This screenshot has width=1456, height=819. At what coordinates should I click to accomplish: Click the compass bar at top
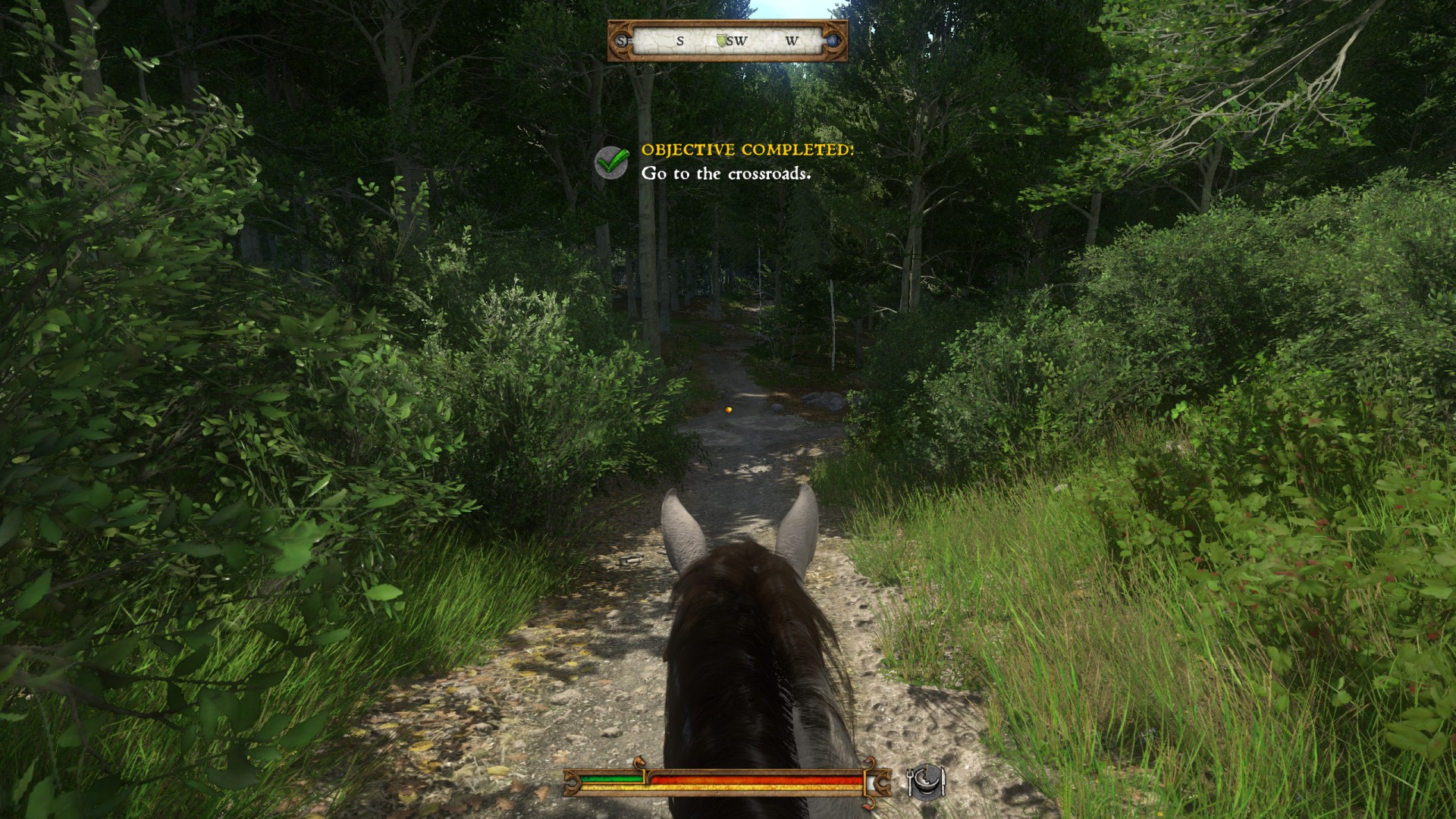click(727, 41)
